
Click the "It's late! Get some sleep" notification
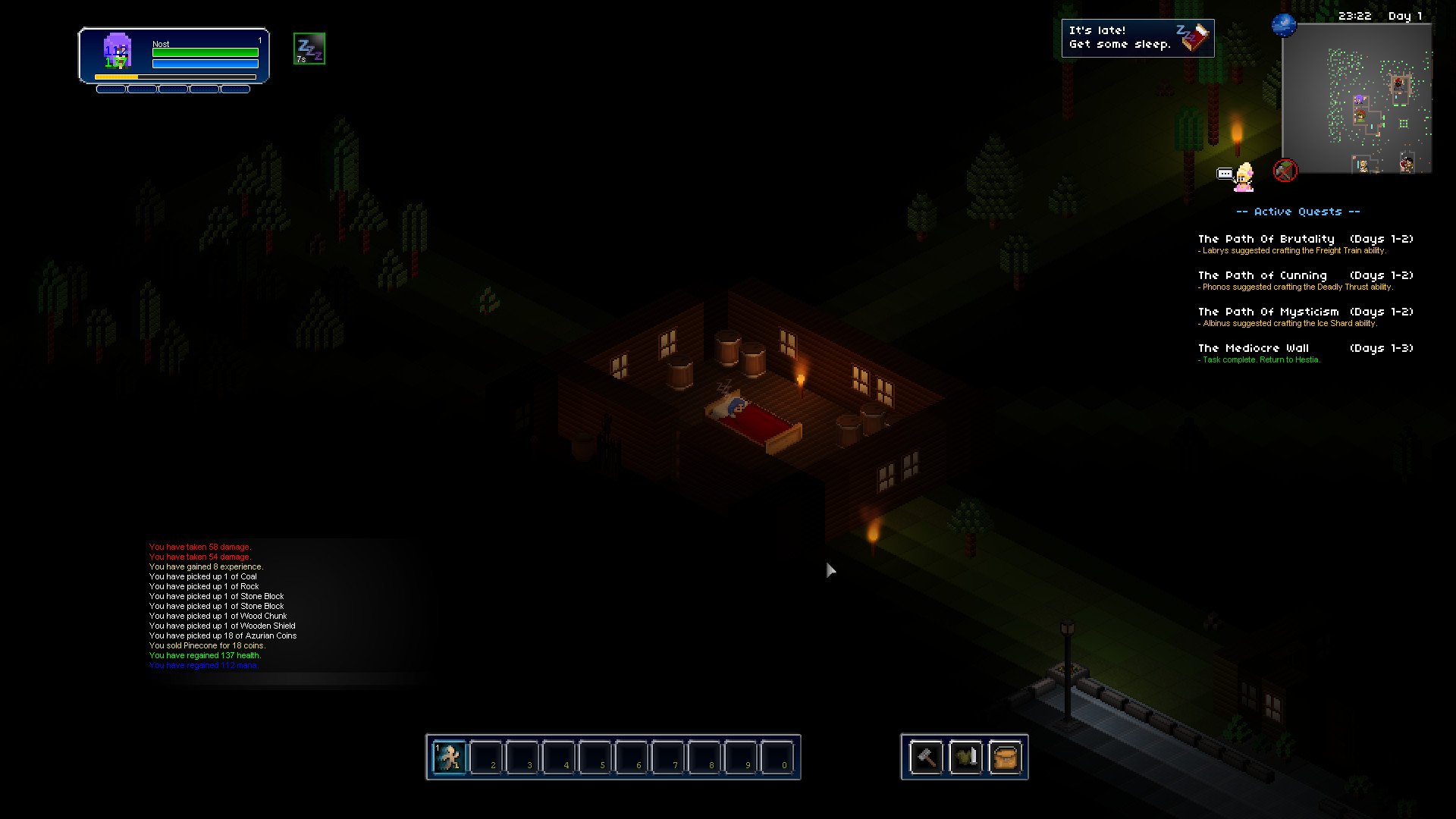pyautogui.click(x=1137, y=38)
